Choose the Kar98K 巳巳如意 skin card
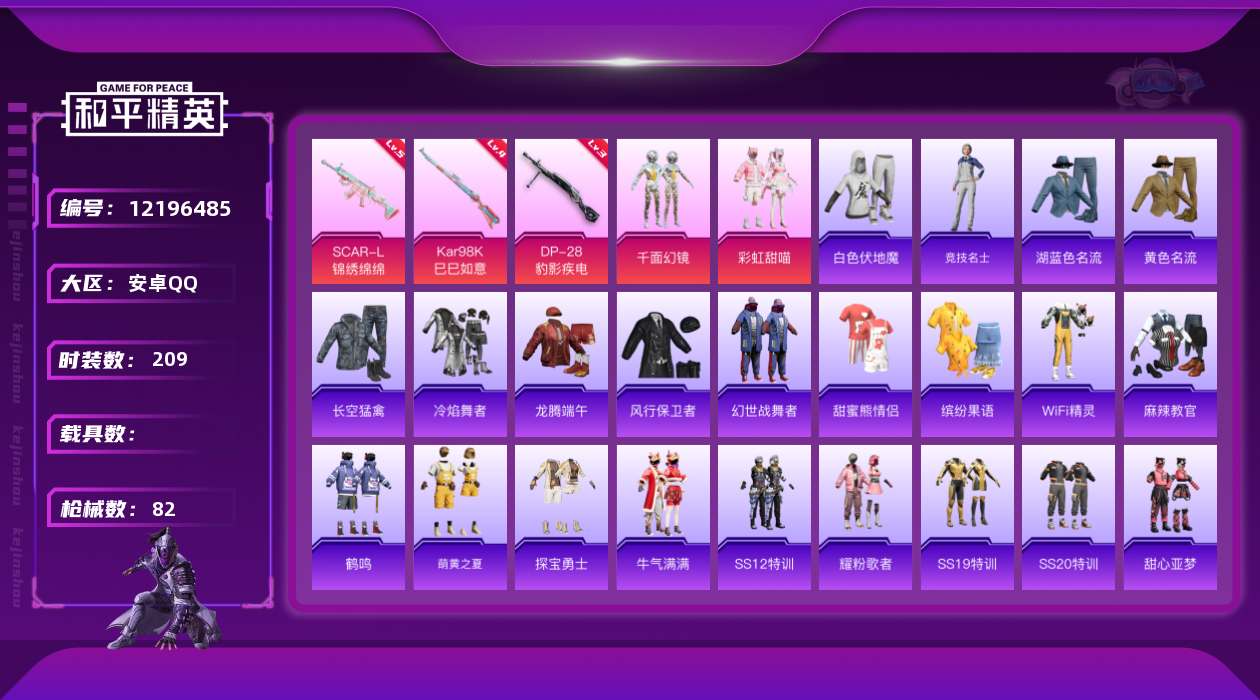Screen dimensions: 1260x700 click(460, 211)
